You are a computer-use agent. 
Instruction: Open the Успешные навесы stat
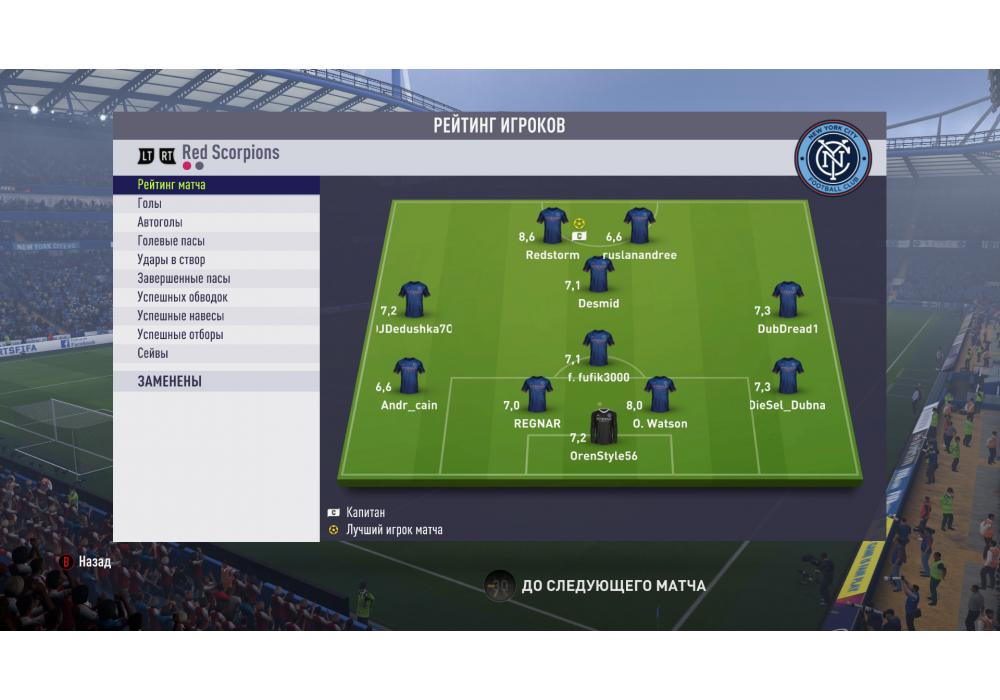[216, 316]
